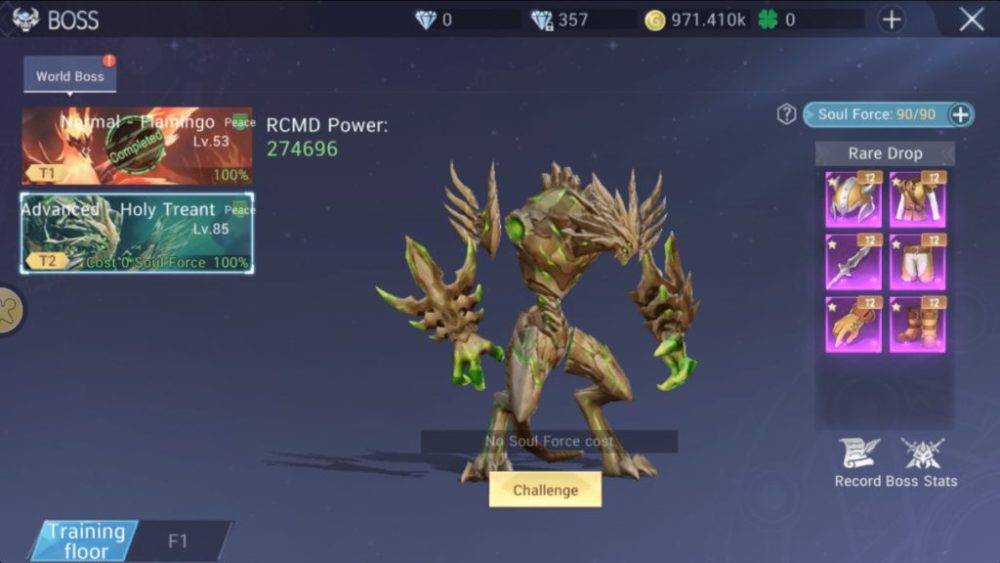Open the puzzle piece side tab

10,311
